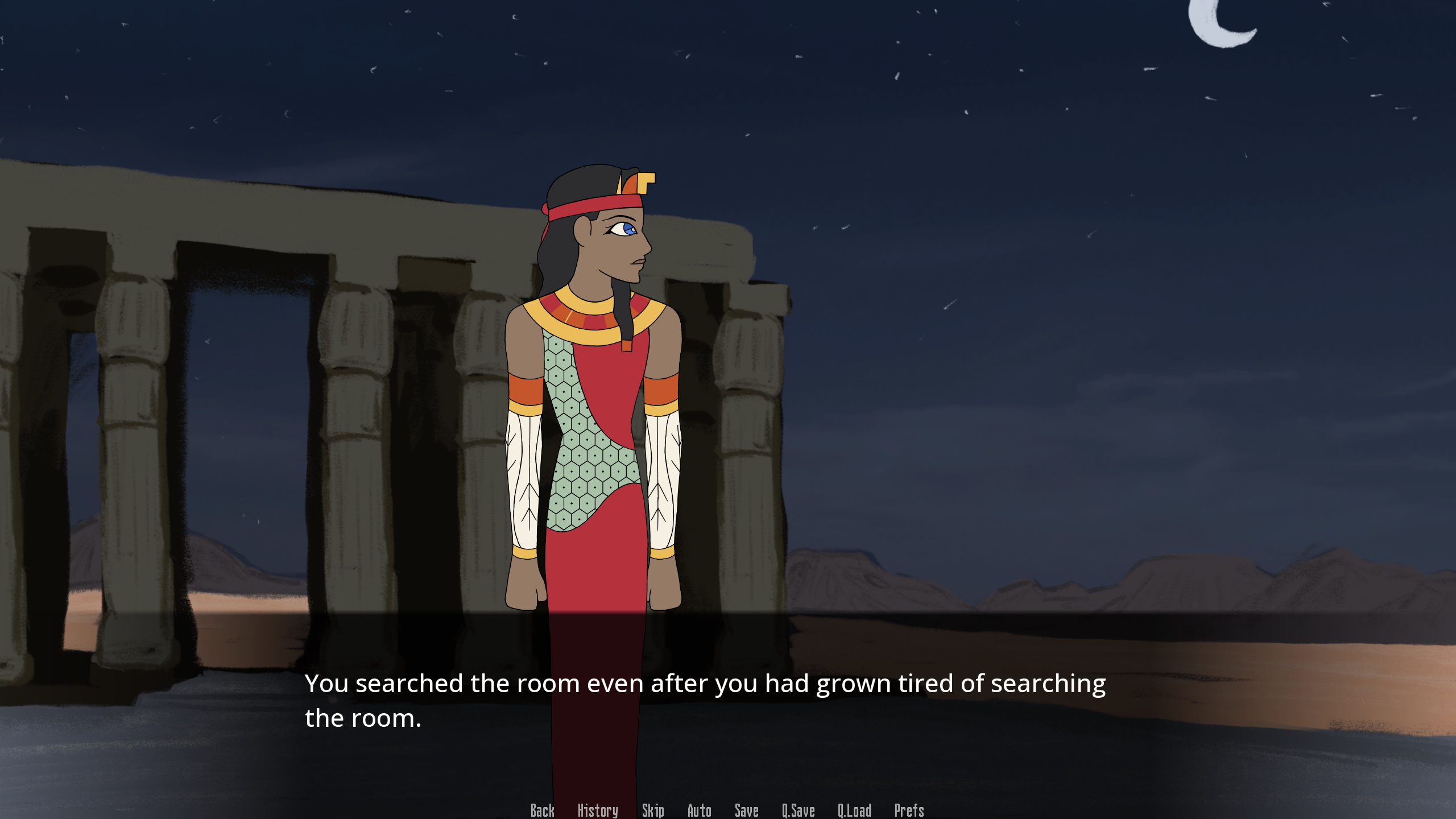Quick load with Q.Load

[854, 810]
